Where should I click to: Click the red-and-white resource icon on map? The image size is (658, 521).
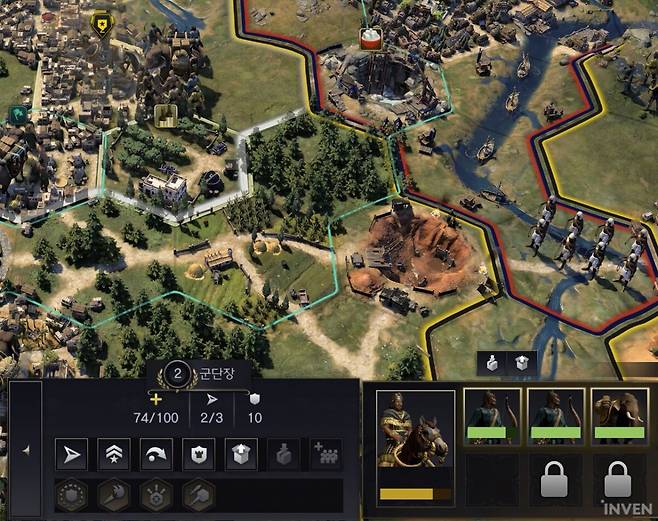pyautogui.click(x=373, y=38)
